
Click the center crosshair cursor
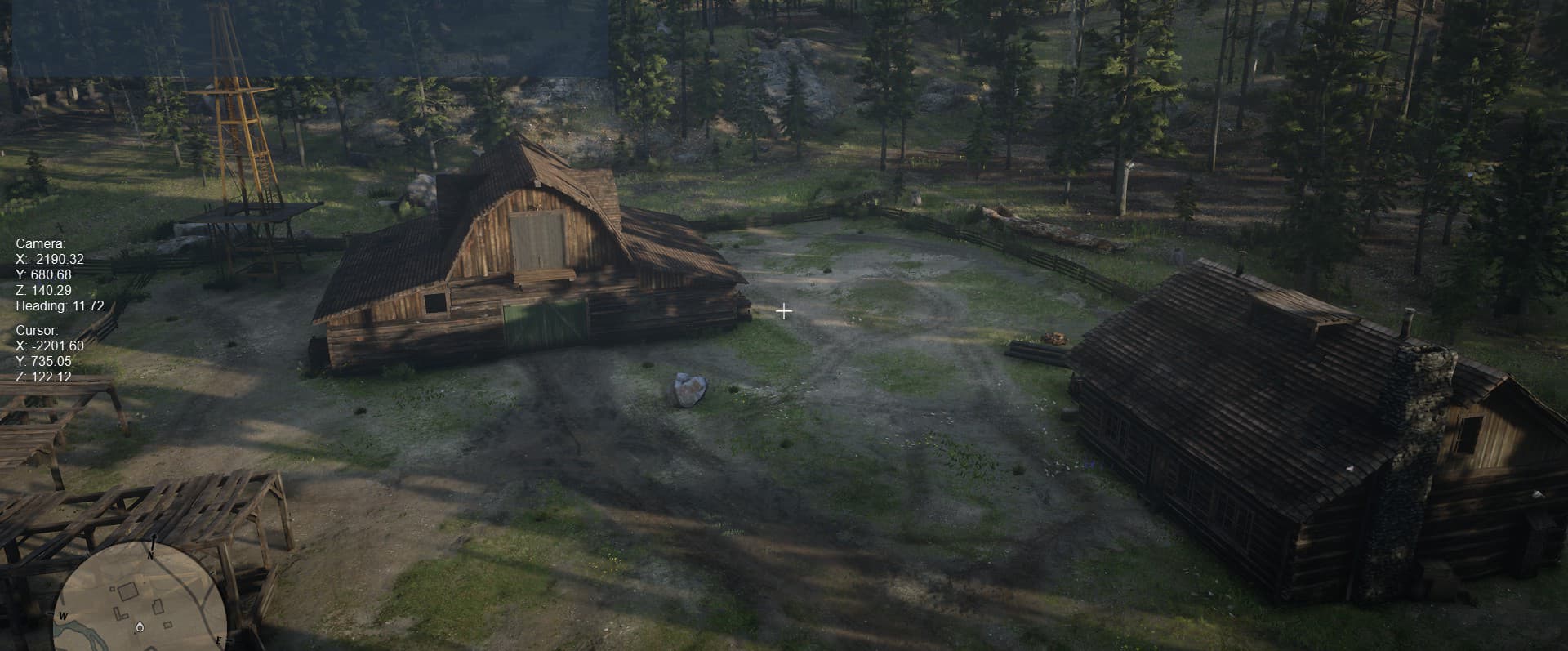784,311
